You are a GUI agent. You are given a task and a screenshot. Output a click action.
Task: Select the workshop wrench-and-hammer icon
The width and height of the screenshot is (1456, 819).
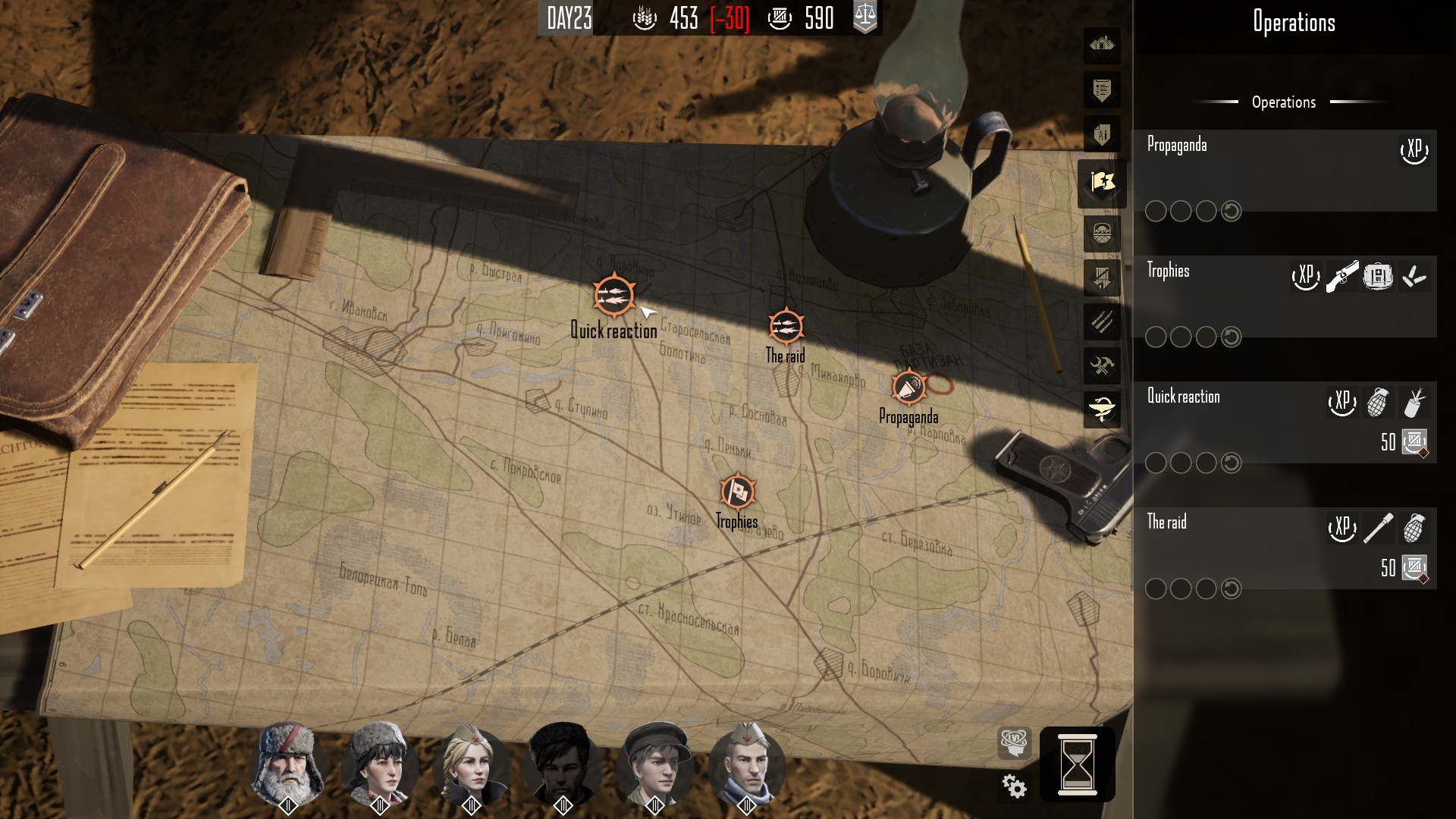pos(1102,366)
